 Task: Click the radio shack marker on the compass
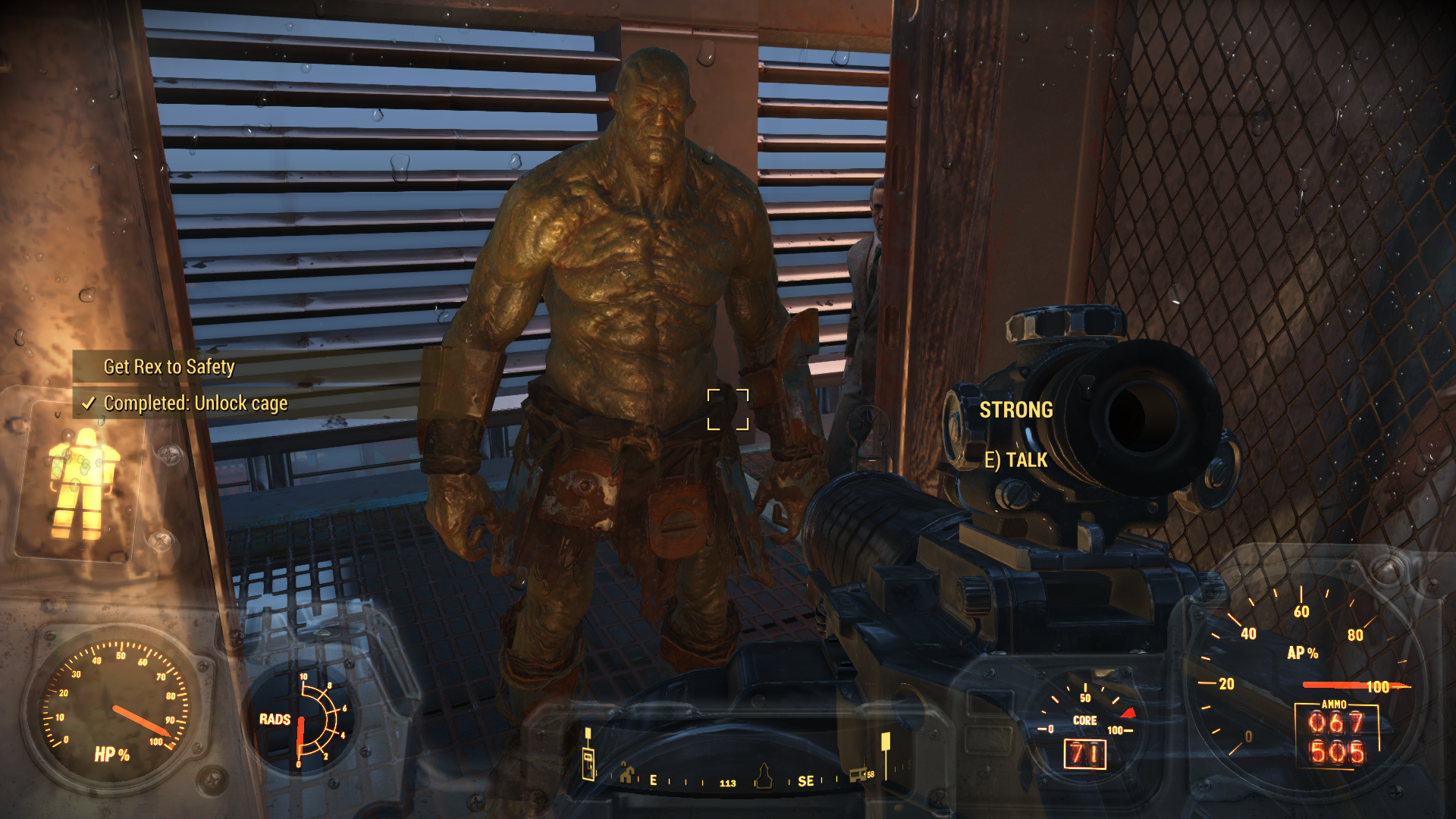pyautogui.click(x=858, y=774)
